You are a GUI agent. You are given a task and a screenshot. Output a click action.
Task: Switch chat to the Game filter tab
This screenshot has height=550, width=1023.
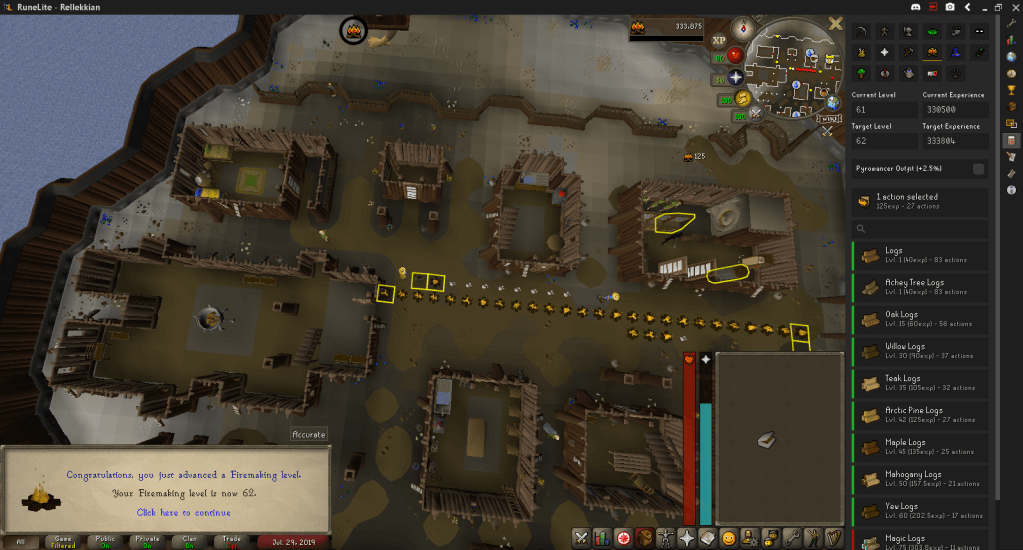[x=63, y=541]
